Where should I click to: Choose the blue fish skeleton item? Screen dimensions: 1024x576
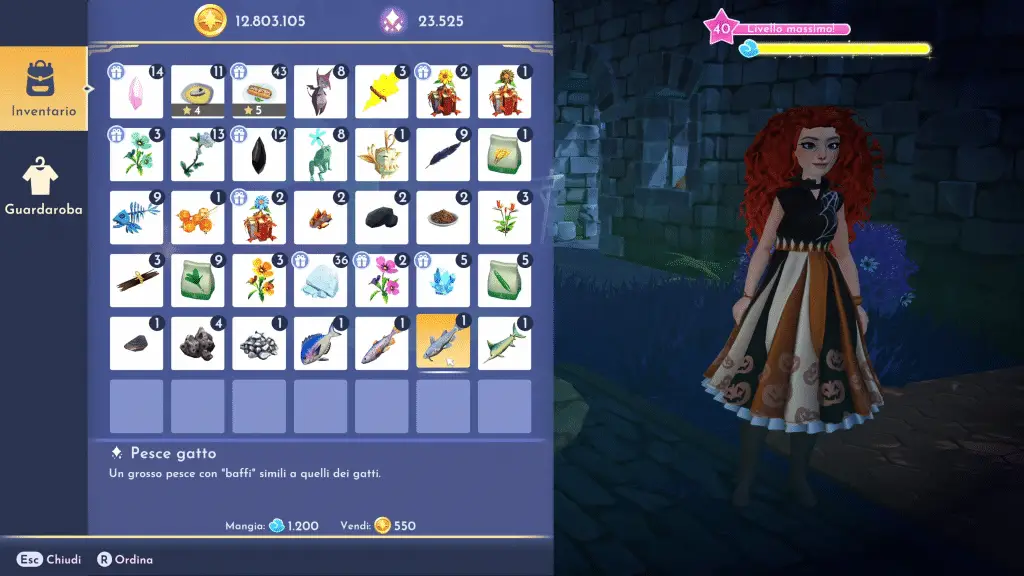coord(136,217)
